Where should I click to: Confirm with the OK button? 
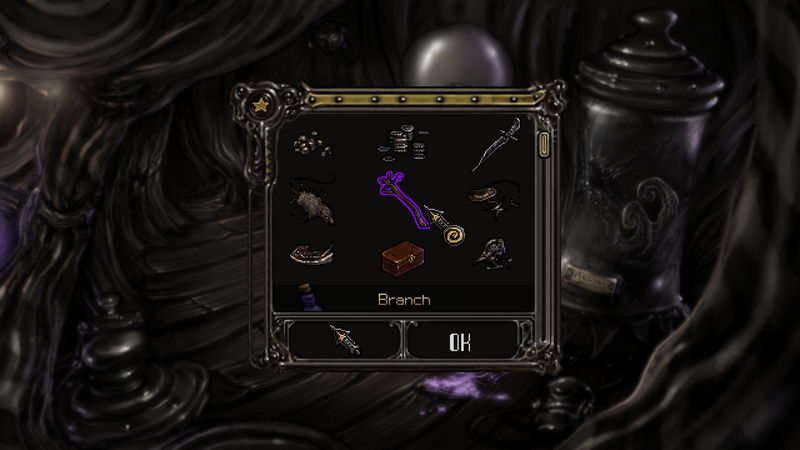pos(459,341)
